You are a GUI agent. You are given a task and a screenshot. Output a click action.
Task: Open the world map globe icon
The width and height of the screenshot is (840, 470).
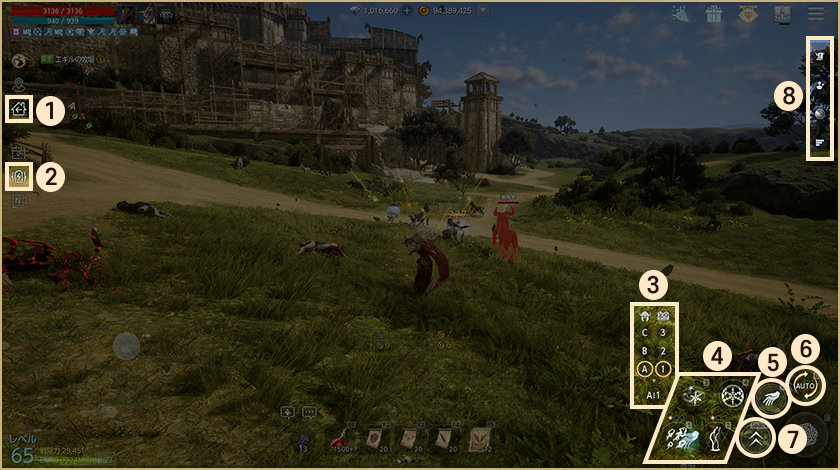[x=19, y=60]
